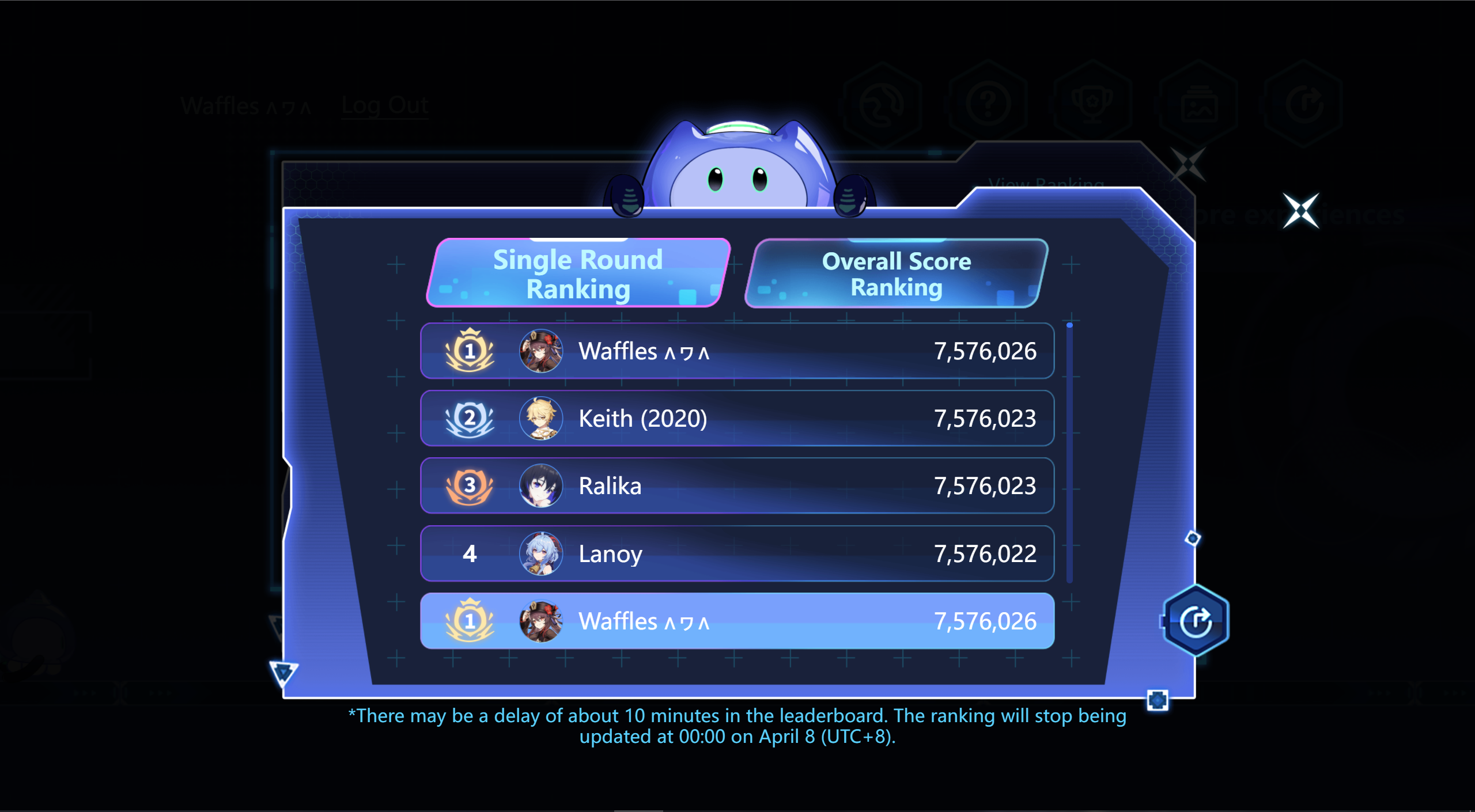Click the share/redirect arrow icon
Viewport: 1475px width, 812px height.
coord(1305,104)
